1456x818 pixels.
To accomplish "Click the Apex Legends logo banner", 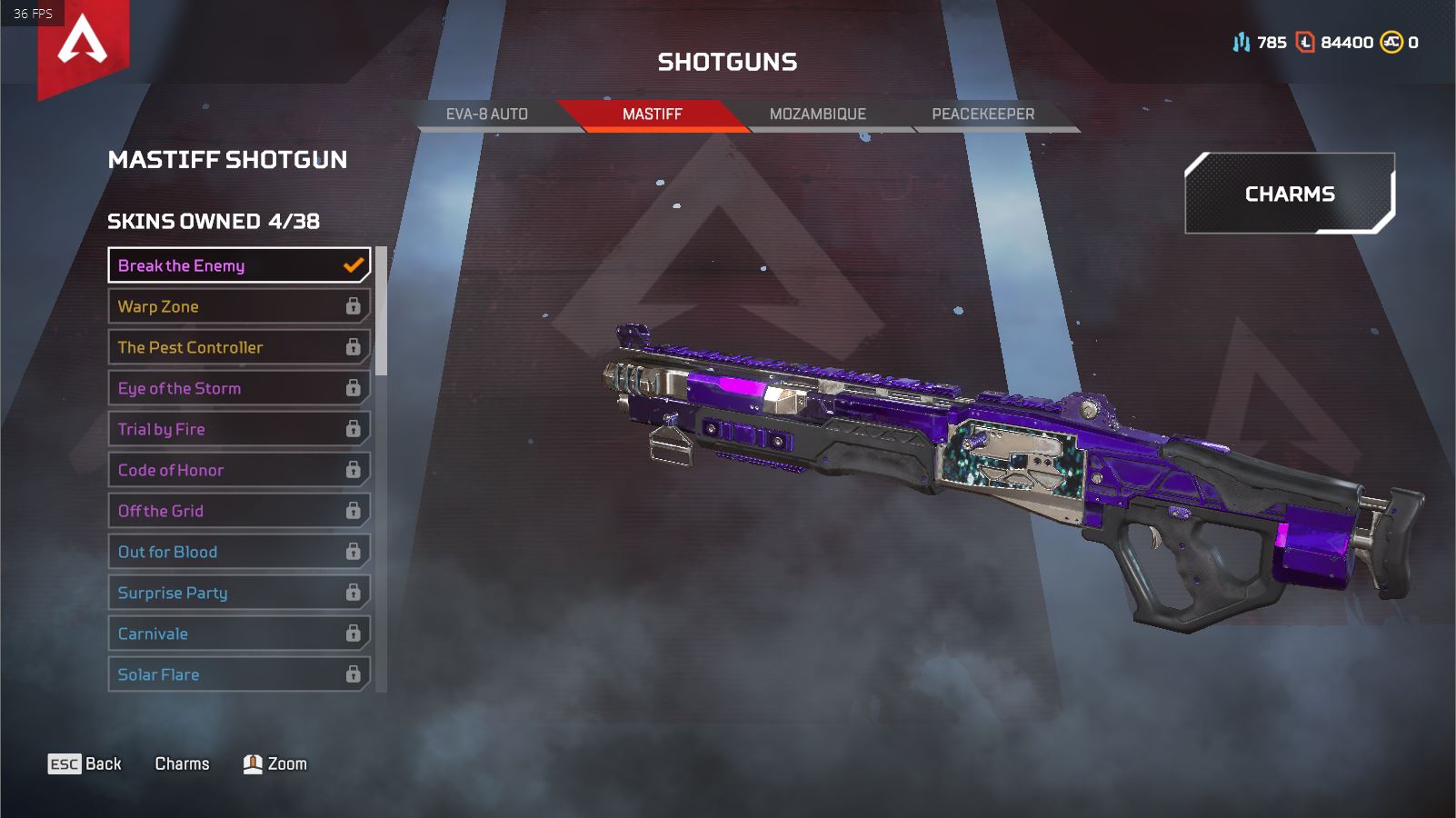I will [x=83, y=44].
